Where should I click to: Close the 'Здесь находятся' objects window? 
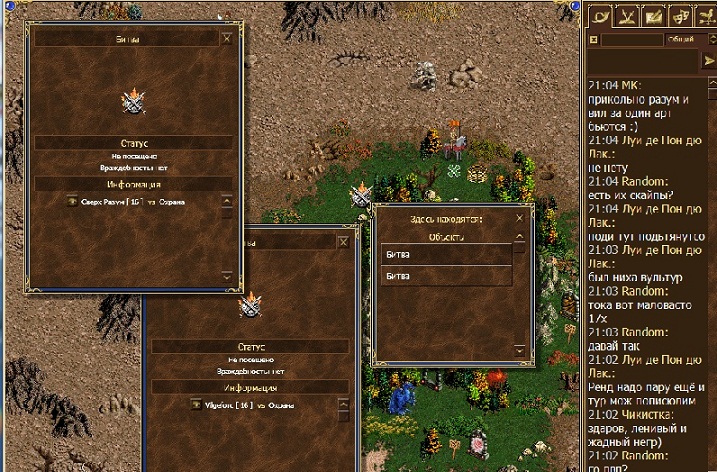(x=518, y=217)
